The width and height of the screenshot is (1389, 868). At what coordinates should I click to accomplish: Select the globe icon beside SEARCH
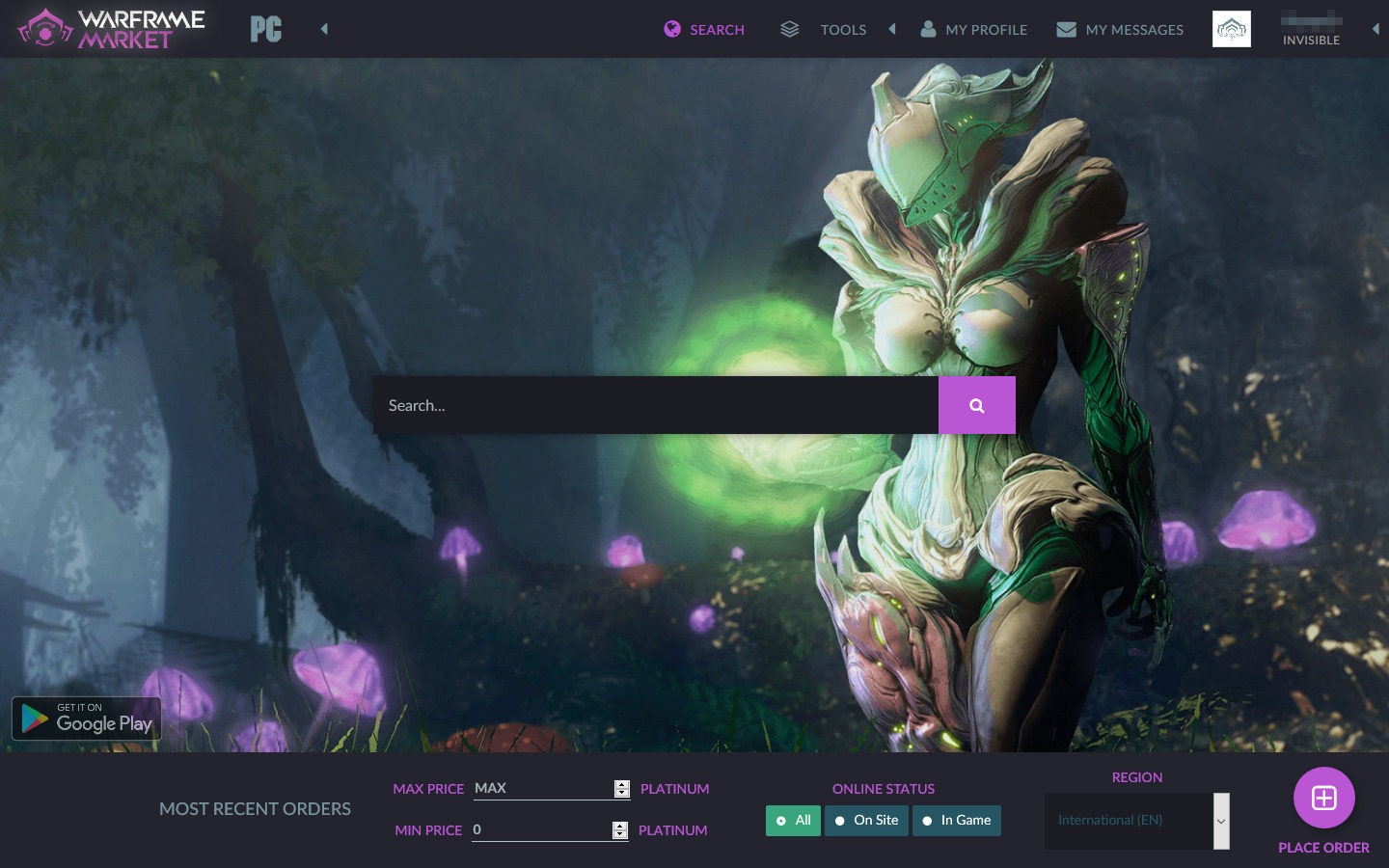(670, 29)
